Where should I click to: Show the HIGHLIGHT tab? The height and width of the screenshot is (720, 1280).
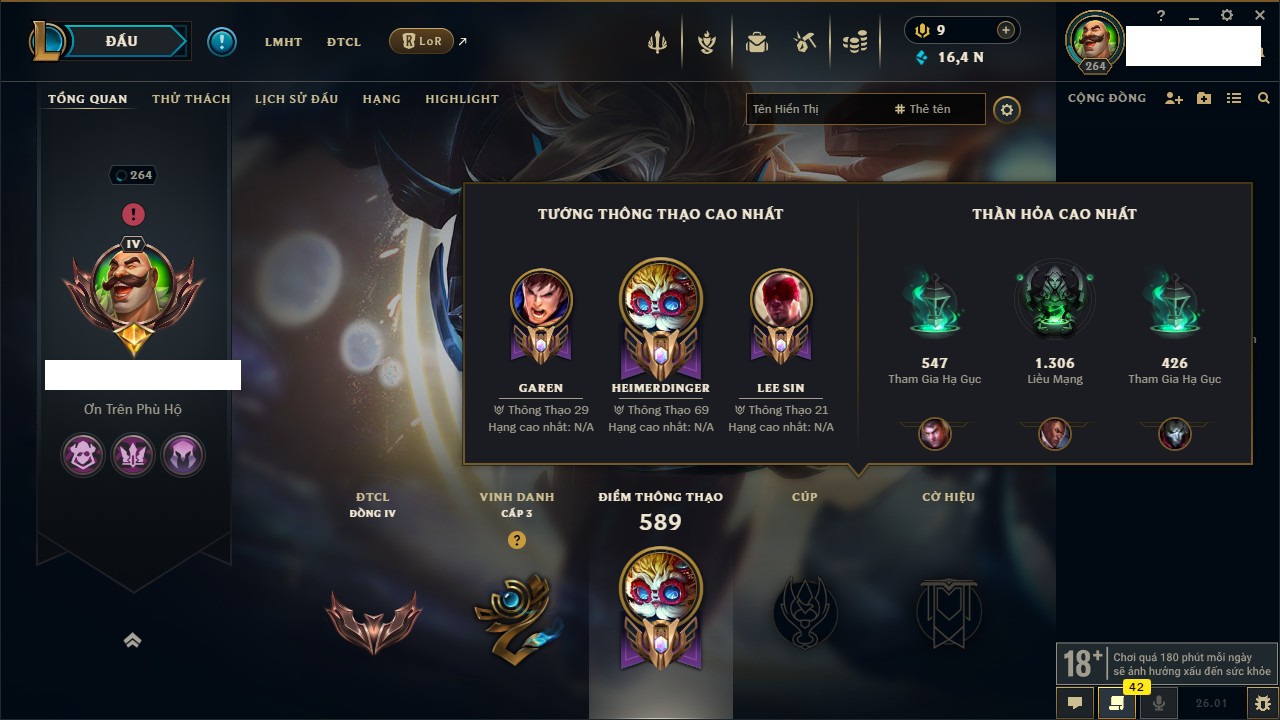(x=461, y=99)
